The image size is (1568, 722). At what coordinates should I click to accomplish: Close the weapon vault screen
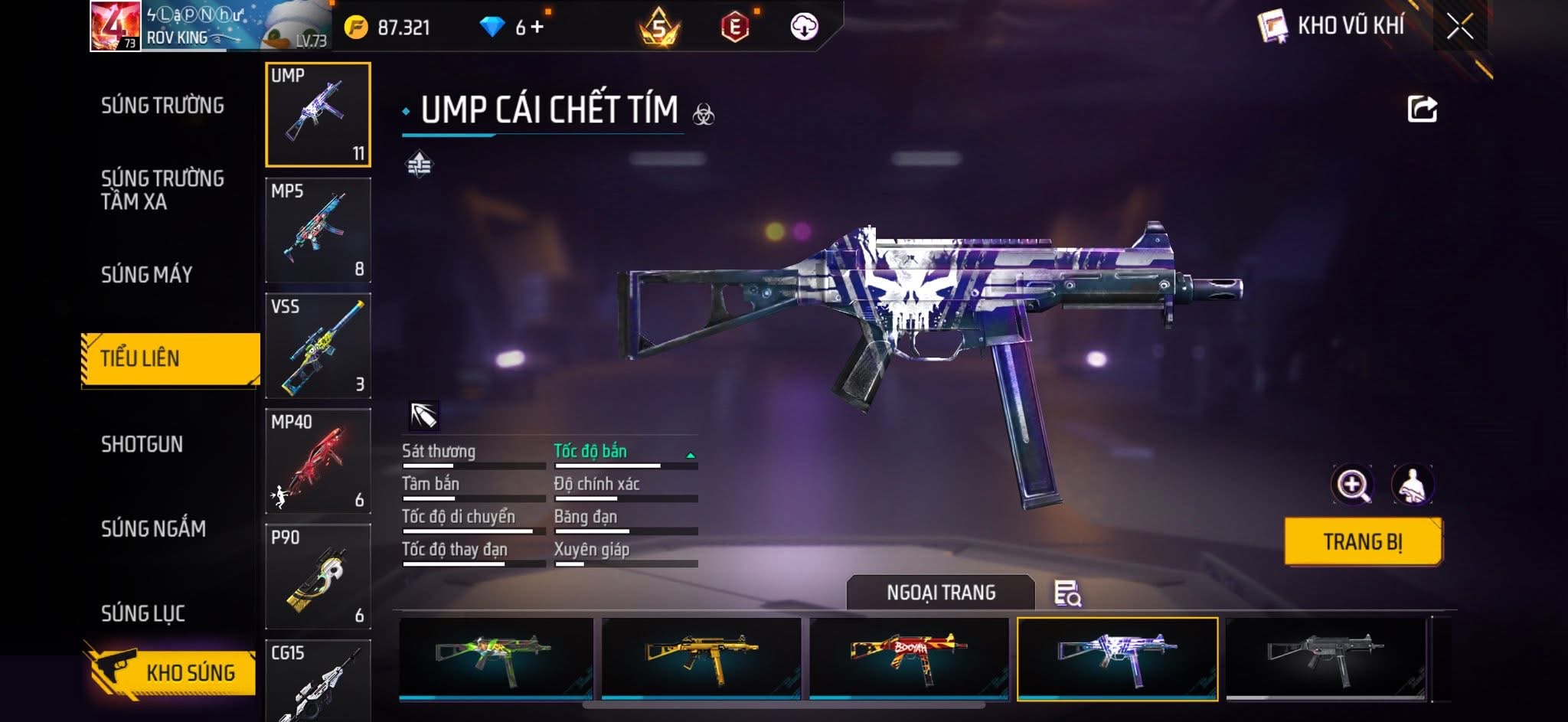pos(1459,27)
